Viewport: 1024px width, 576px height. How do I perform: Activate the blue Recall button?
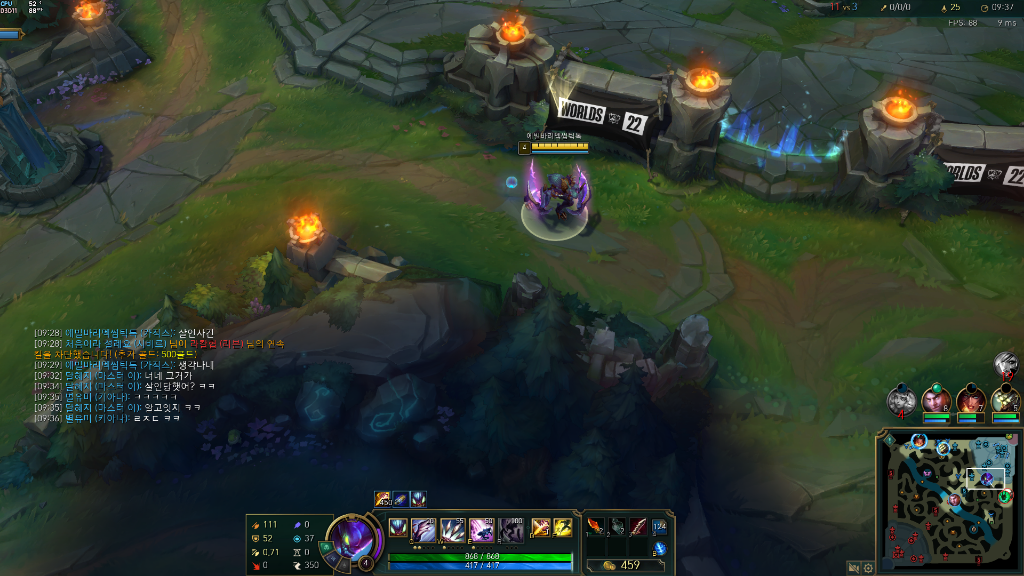(659, 549)
